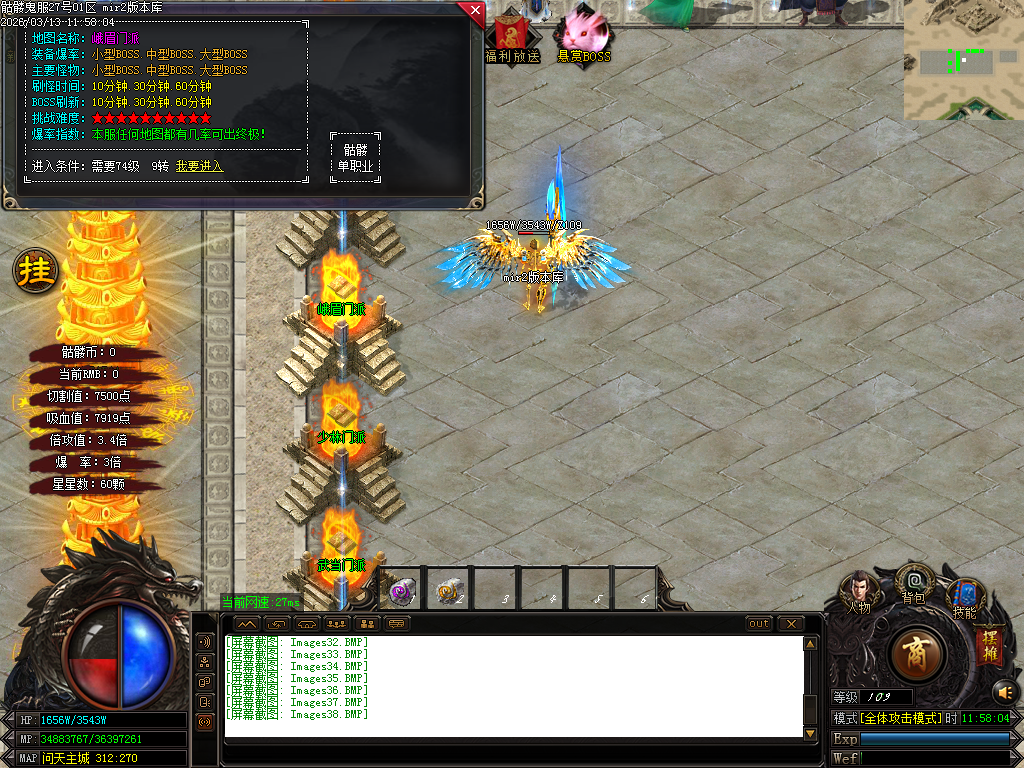Viewport: 1024px width, 768px height.
Task: Open the 摆摊 stall banner
Action: tap(990, 645)
